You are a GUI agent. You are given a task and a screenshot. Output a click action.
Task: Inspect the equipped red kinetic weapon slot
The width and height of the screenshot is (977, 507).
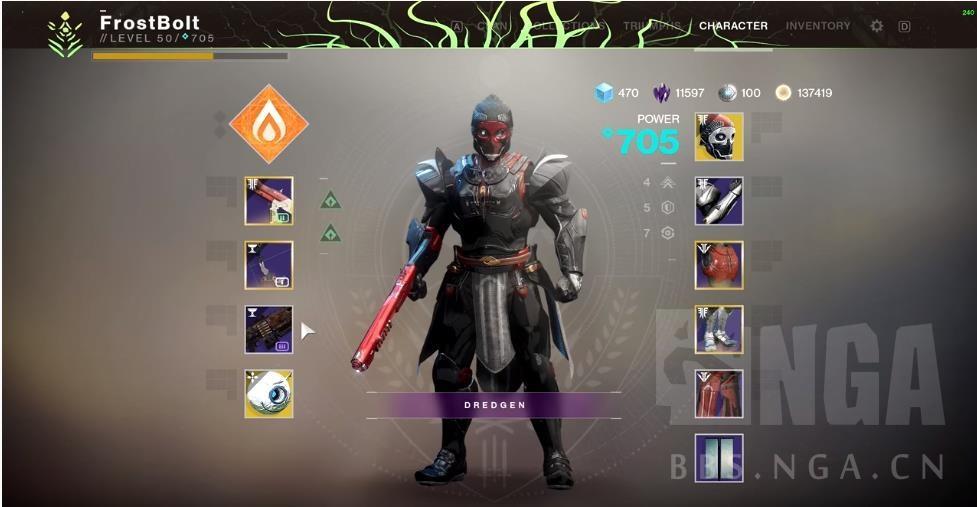click(x=269, y=201)
